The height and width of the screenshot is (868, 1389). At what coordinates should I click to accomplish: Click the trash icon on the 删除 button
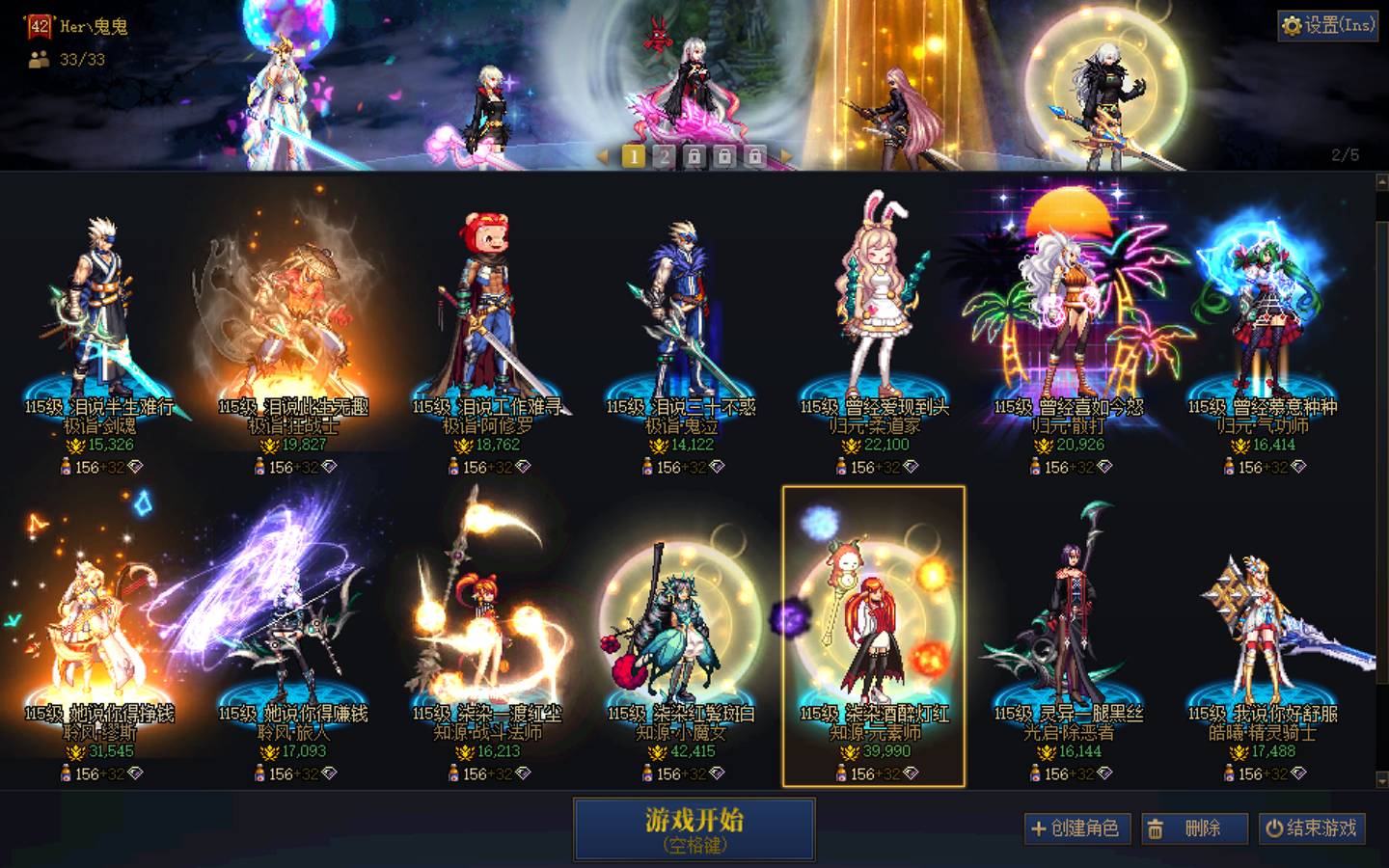pos(1156,828)
